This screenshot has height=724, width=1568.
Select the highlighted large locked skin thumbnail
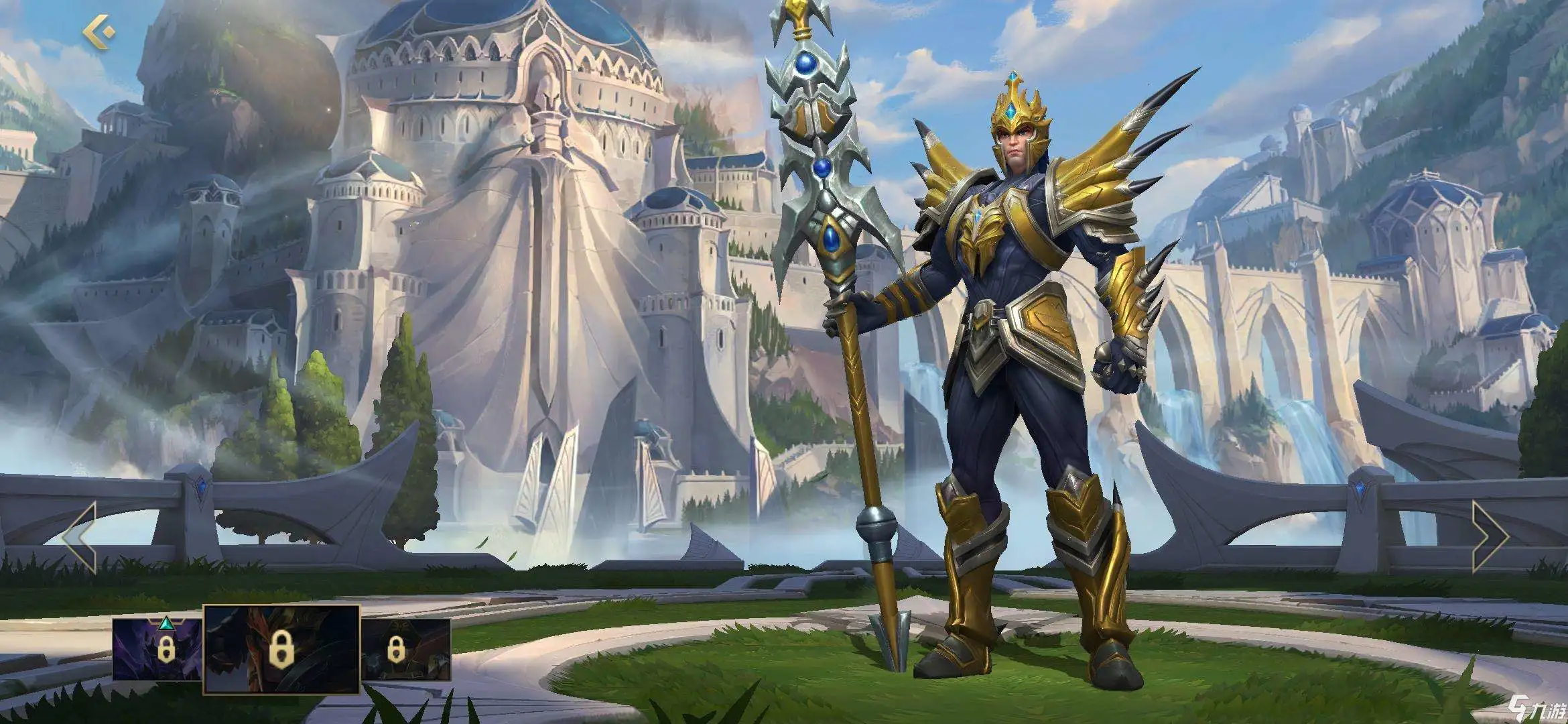(x=281, y=648)
